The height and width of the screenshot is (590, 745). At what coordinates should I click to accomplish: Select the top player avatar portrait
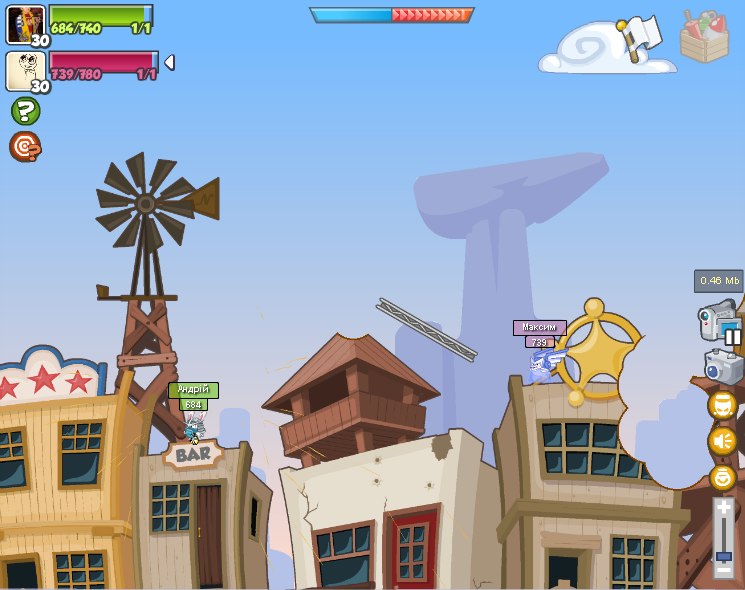coord(25,23)
